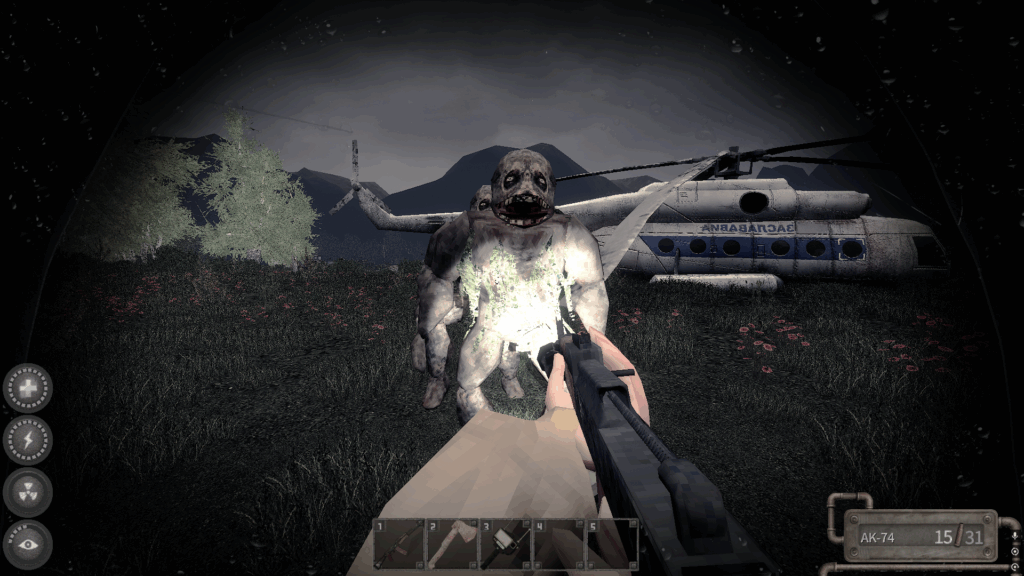Open the radiation trefoil indicator

click(28, 492)
